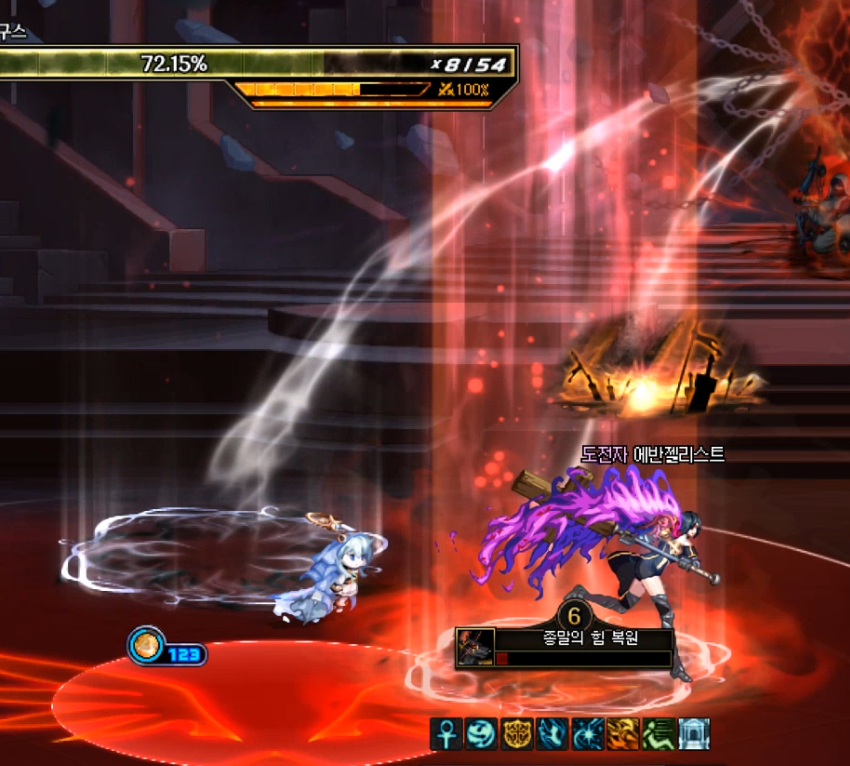
Task: Click the gold coin counter icon
Action: click(146, 645)
